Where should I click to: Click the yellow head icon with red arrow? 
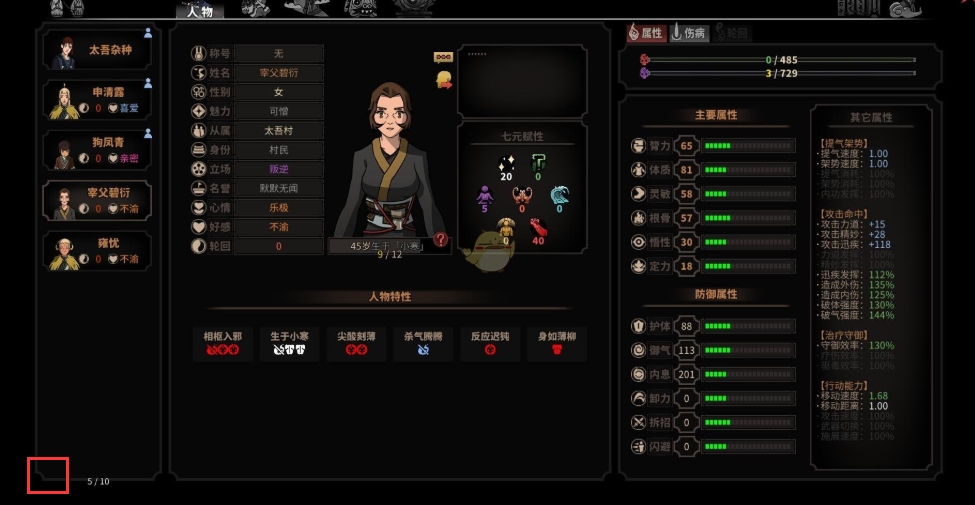444,78
